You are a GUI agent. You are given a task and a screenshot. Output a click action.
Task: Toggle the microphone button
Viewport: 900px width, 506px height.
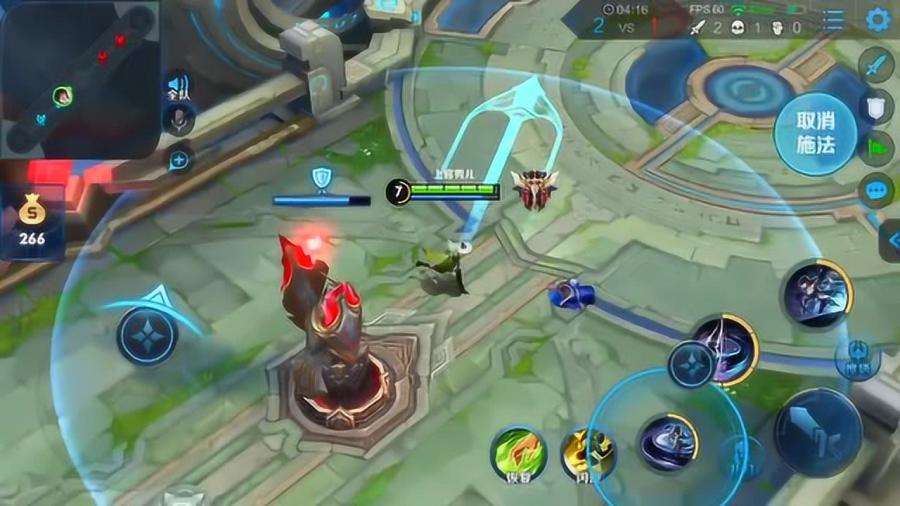click(x=178, y=120)
